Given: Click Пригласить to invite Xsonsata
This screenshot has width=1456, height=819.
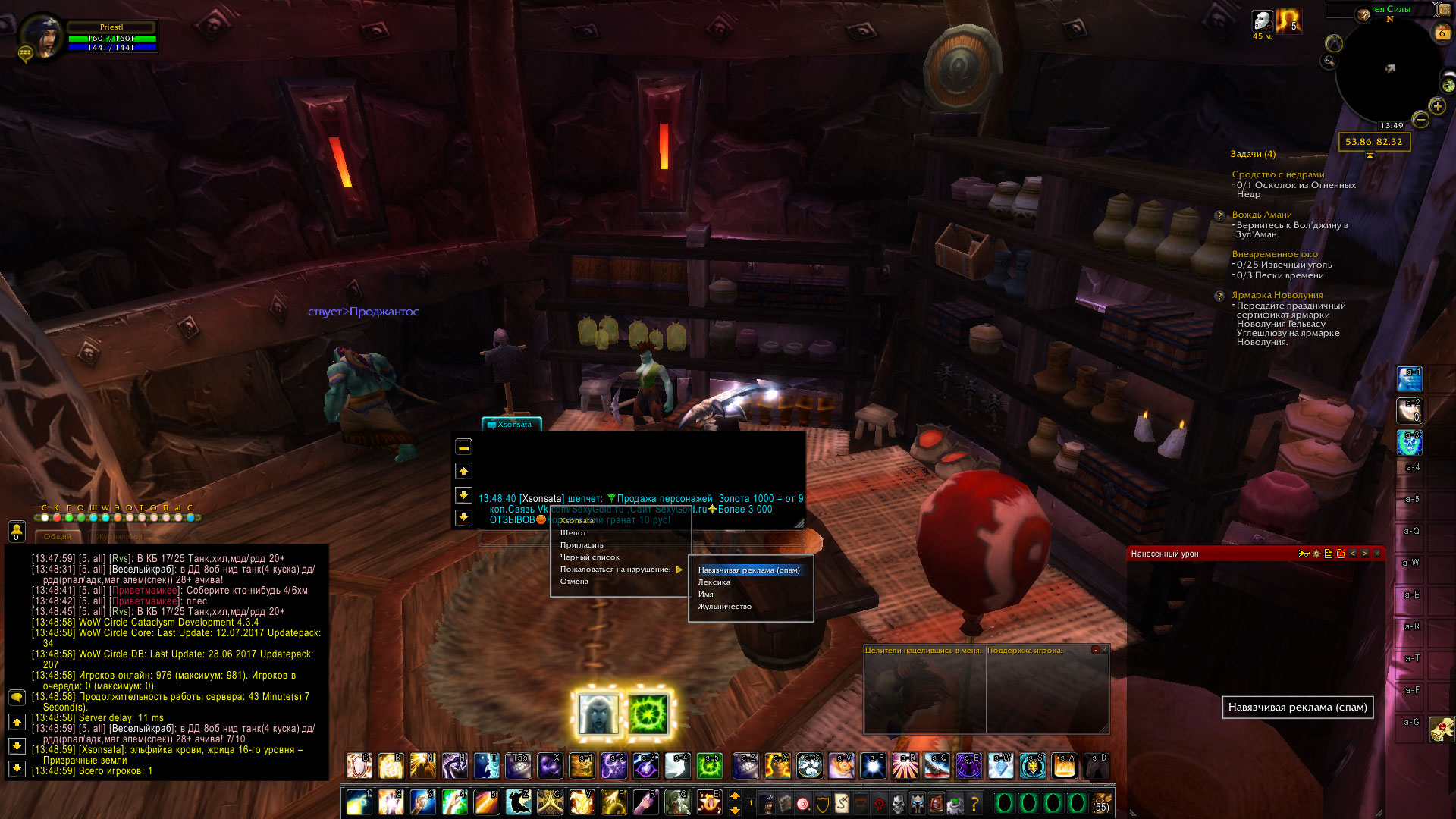Looking at the screenshot, I should pos(582,545).
